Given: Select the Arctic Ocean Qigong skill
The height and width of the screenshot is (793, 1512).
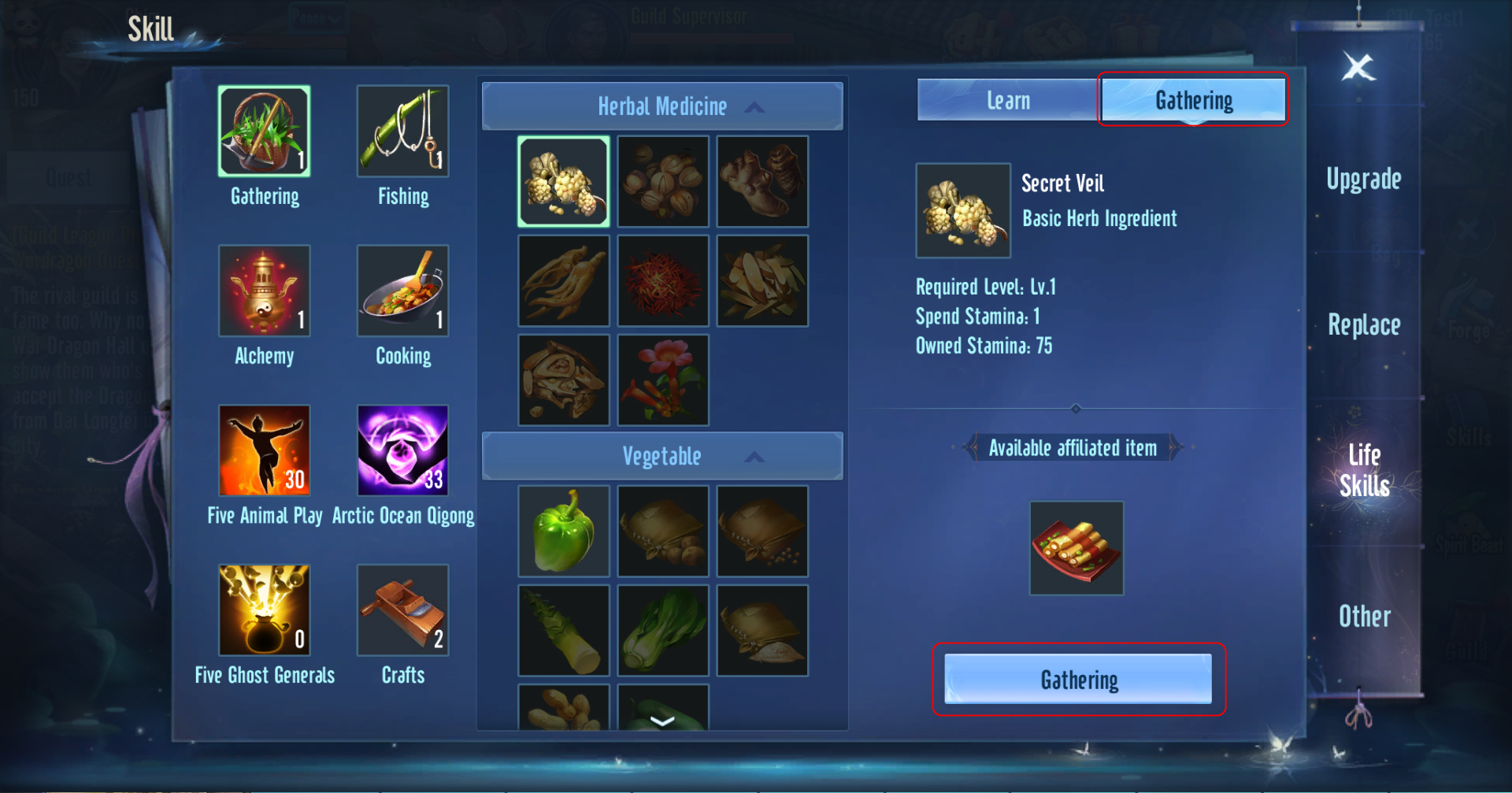Looking at the screenshot, I should (x=402, y=450).
